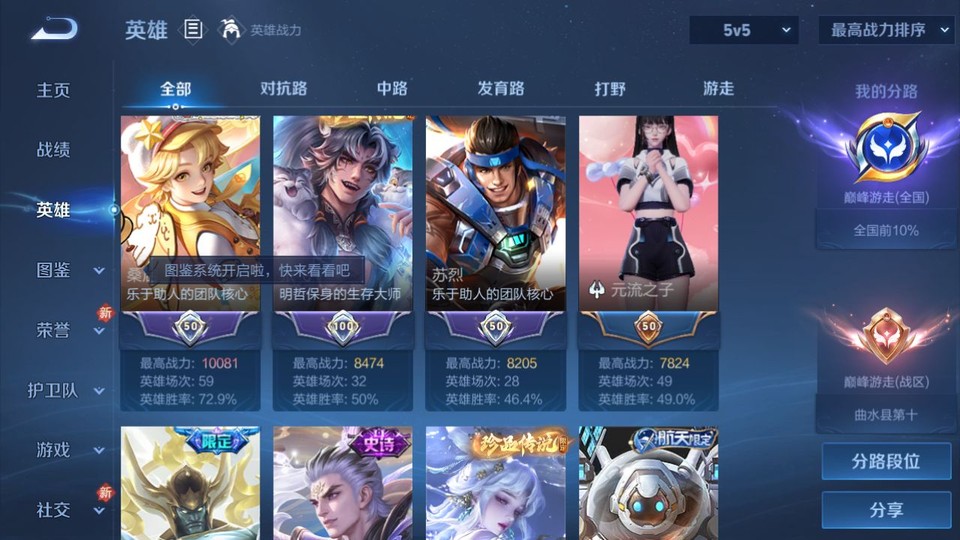Expand the 荣誉 sidebar section
Viewport: 960px width, 540px height.
click(x=68, y=330)
